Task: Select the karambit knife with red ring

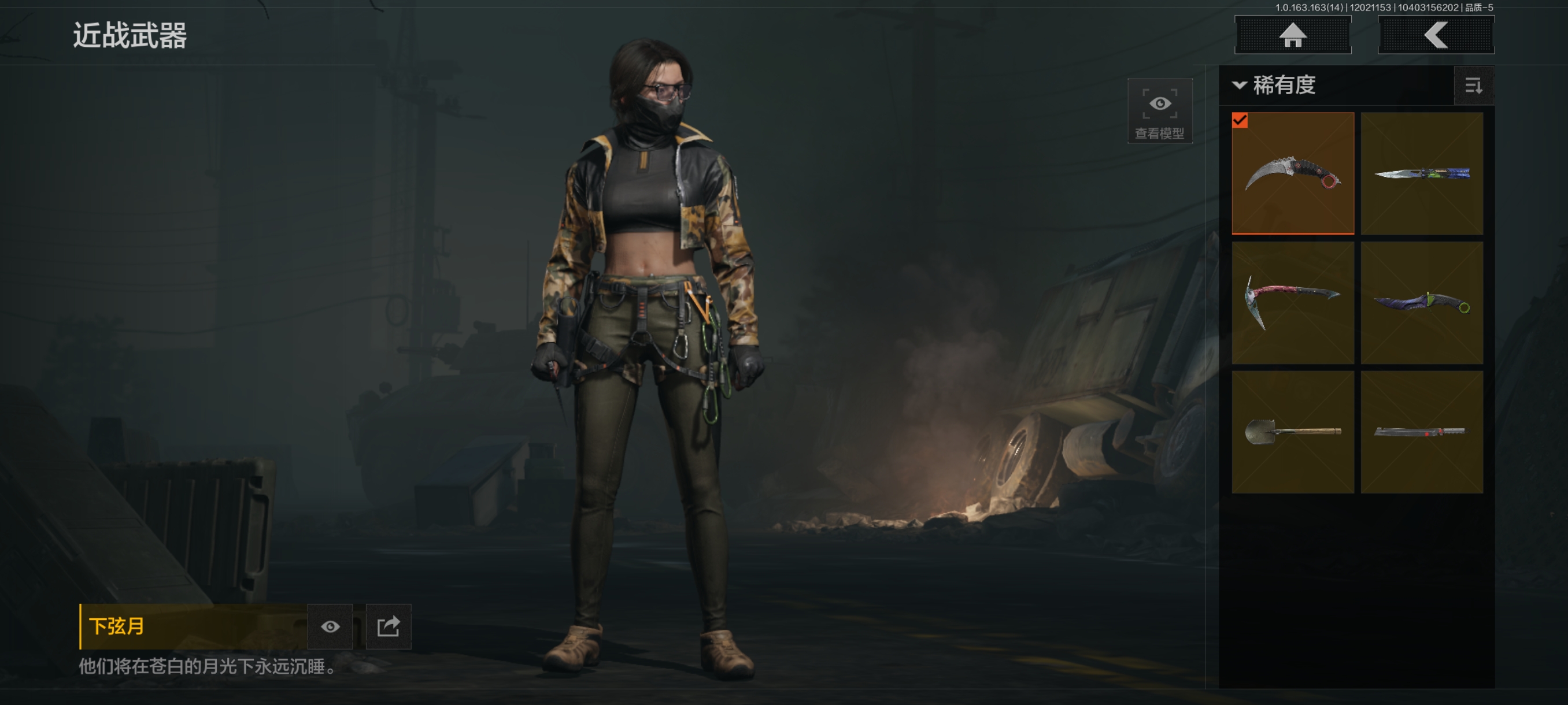Action: pyautogui.click(x=1292, y=173)
